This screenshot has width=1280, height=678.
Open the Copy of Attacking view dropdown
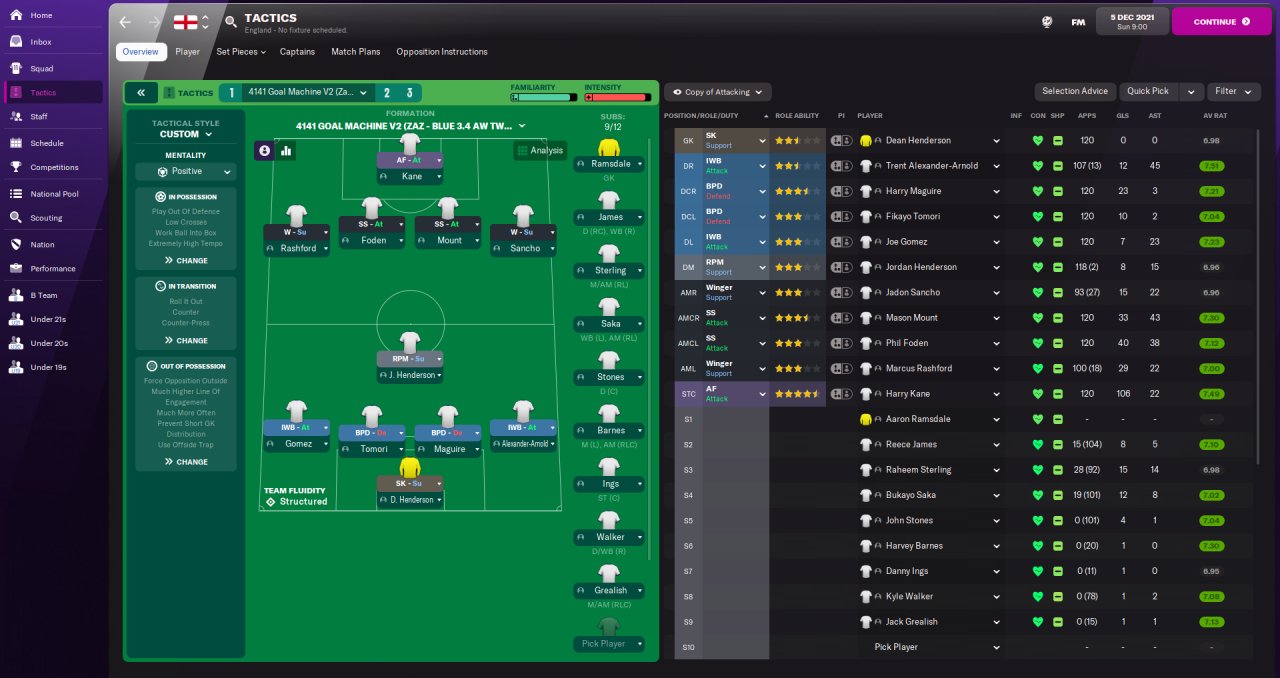tap(717, 92)
